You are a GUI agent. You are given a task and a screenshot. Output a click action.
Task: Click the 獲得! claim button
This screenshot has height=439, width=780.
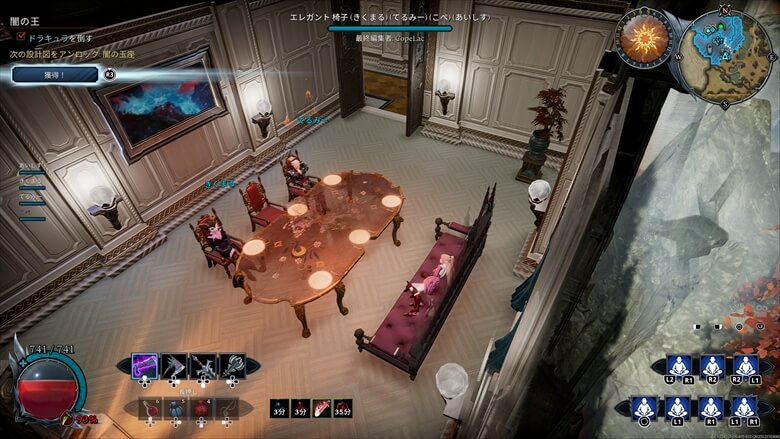coord(55,74)
